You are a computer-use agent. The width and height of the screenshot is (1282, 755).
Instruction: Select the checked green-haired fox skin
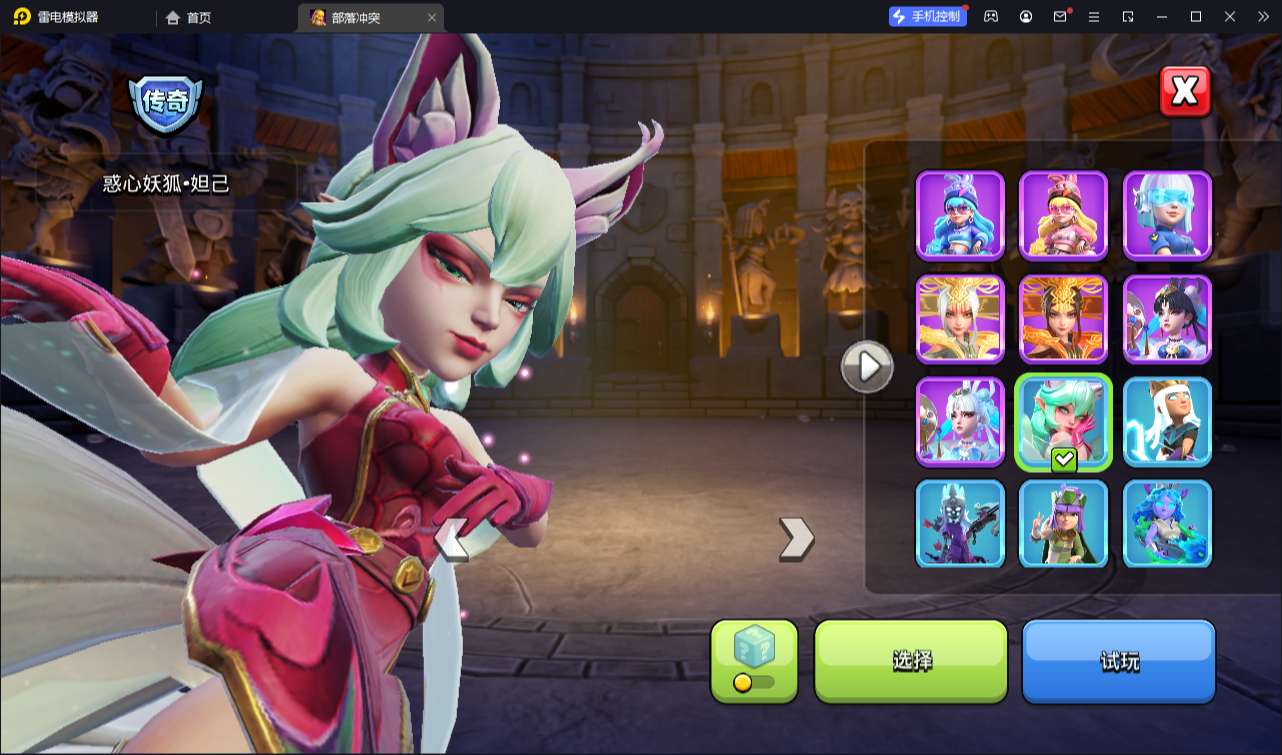point(1063,422)
